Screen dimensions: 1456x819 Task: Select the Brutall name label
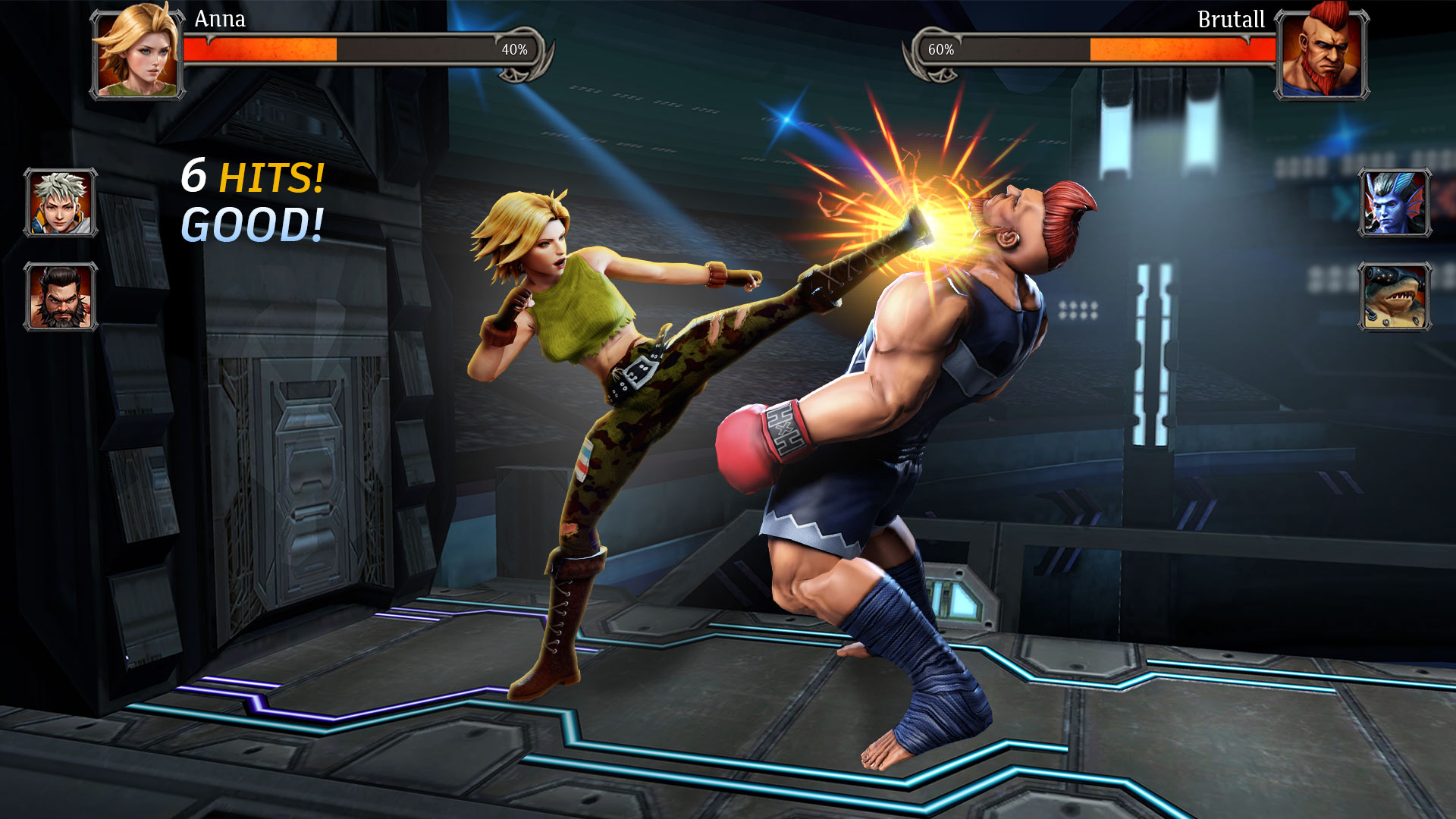pyautogui.click(x=1232, y=19)
